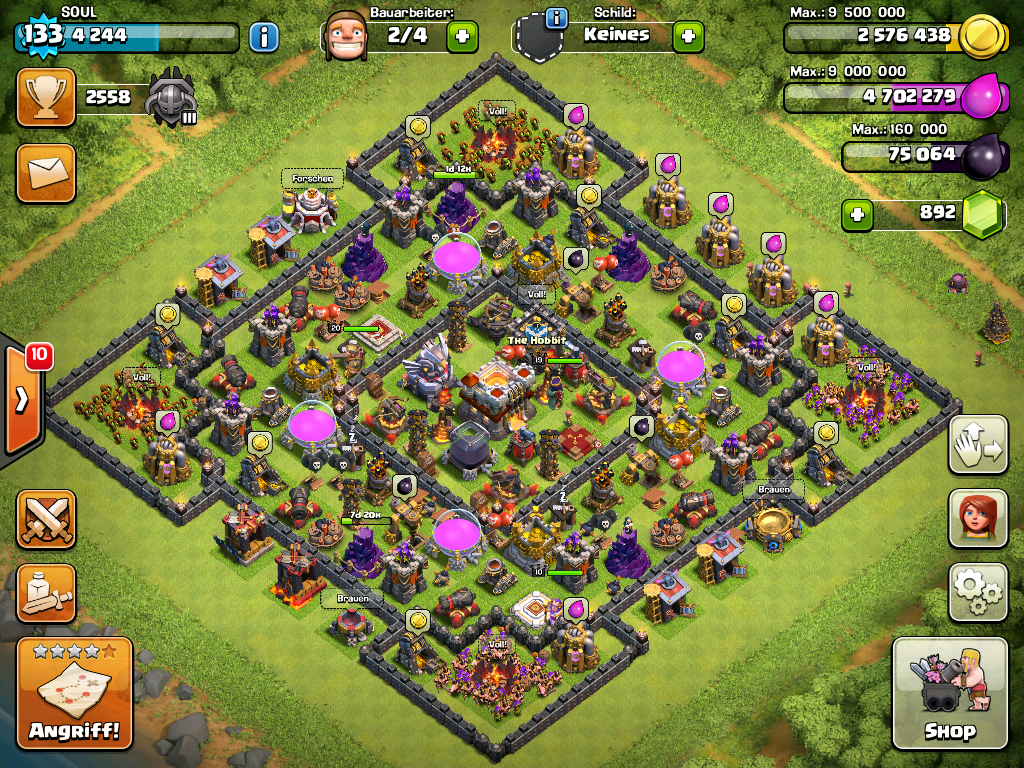Screen dimensions: 1024x768
Task: Show player info next to experience bar
Action: (x=263, y=38)
